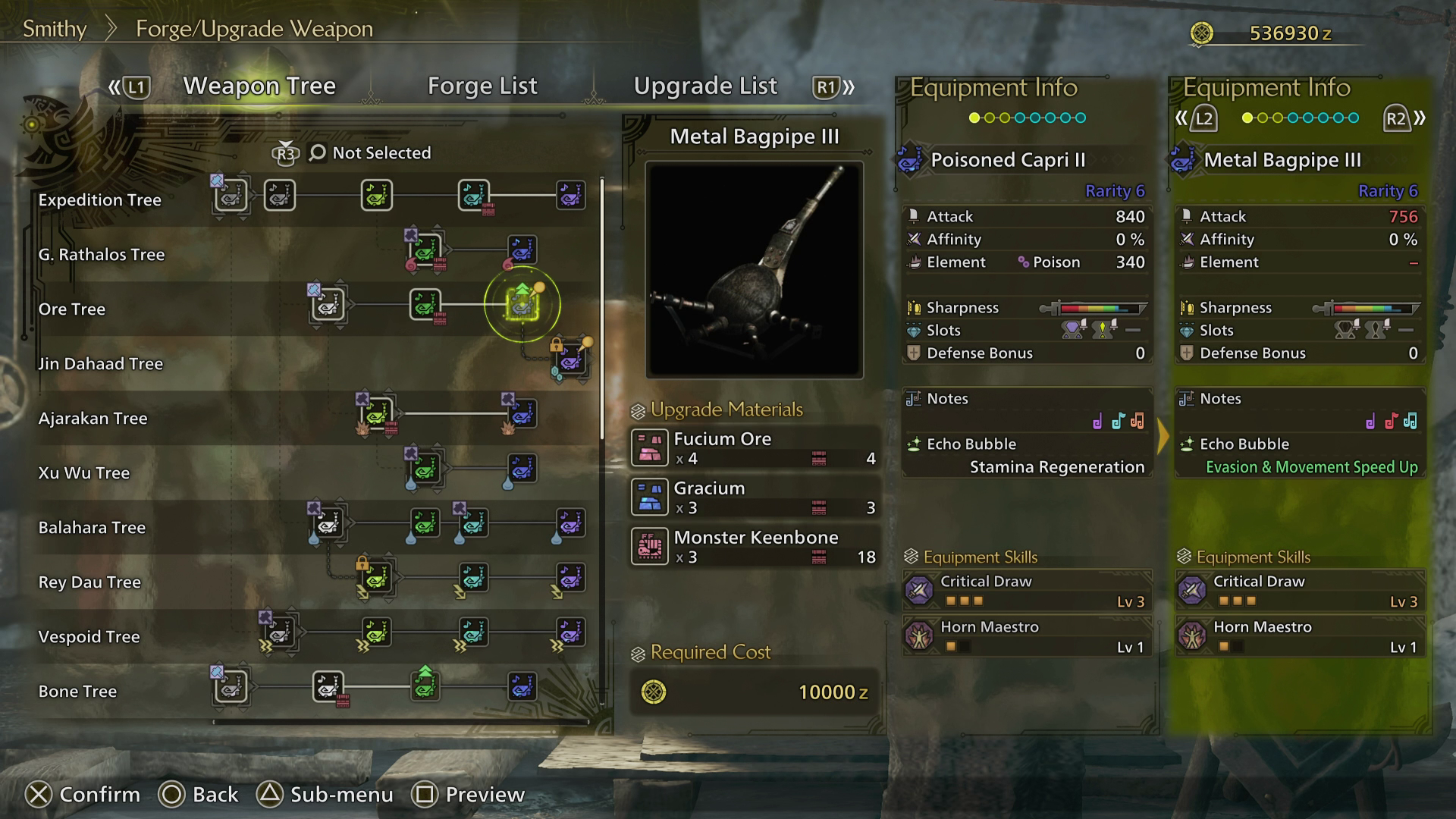This screenshot has height=819, width=1456.
Task: Open the weapon search via the magnifier icon
Action: pos(318,152)
